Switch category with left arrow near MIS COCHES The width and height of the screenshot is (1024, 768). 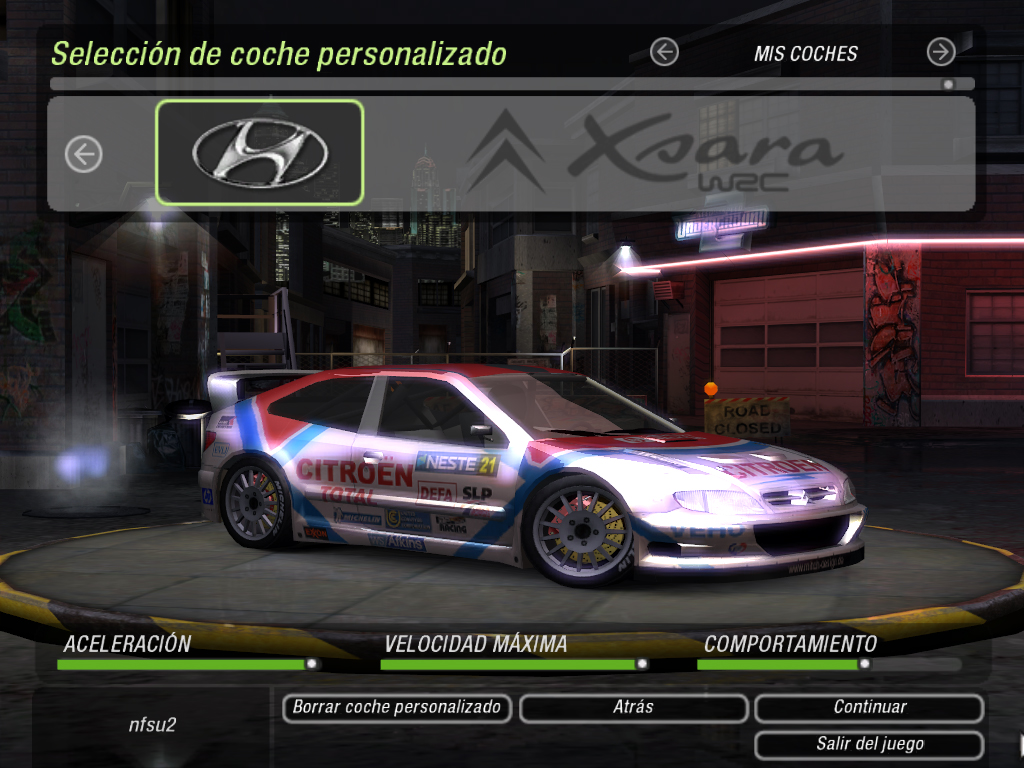[x=664, y=52]
